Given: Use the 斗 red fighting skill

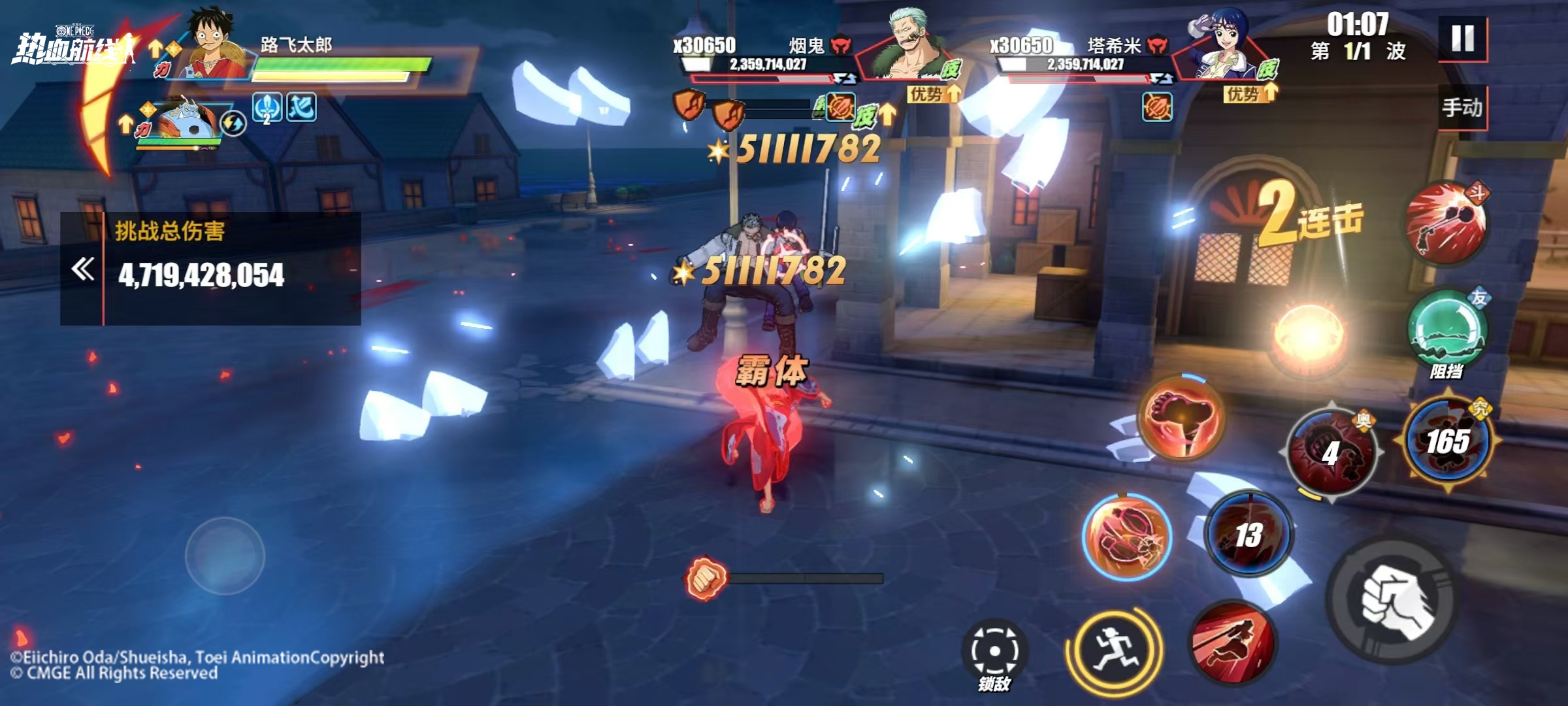Looking at the screenshot, I should 1446,224.
